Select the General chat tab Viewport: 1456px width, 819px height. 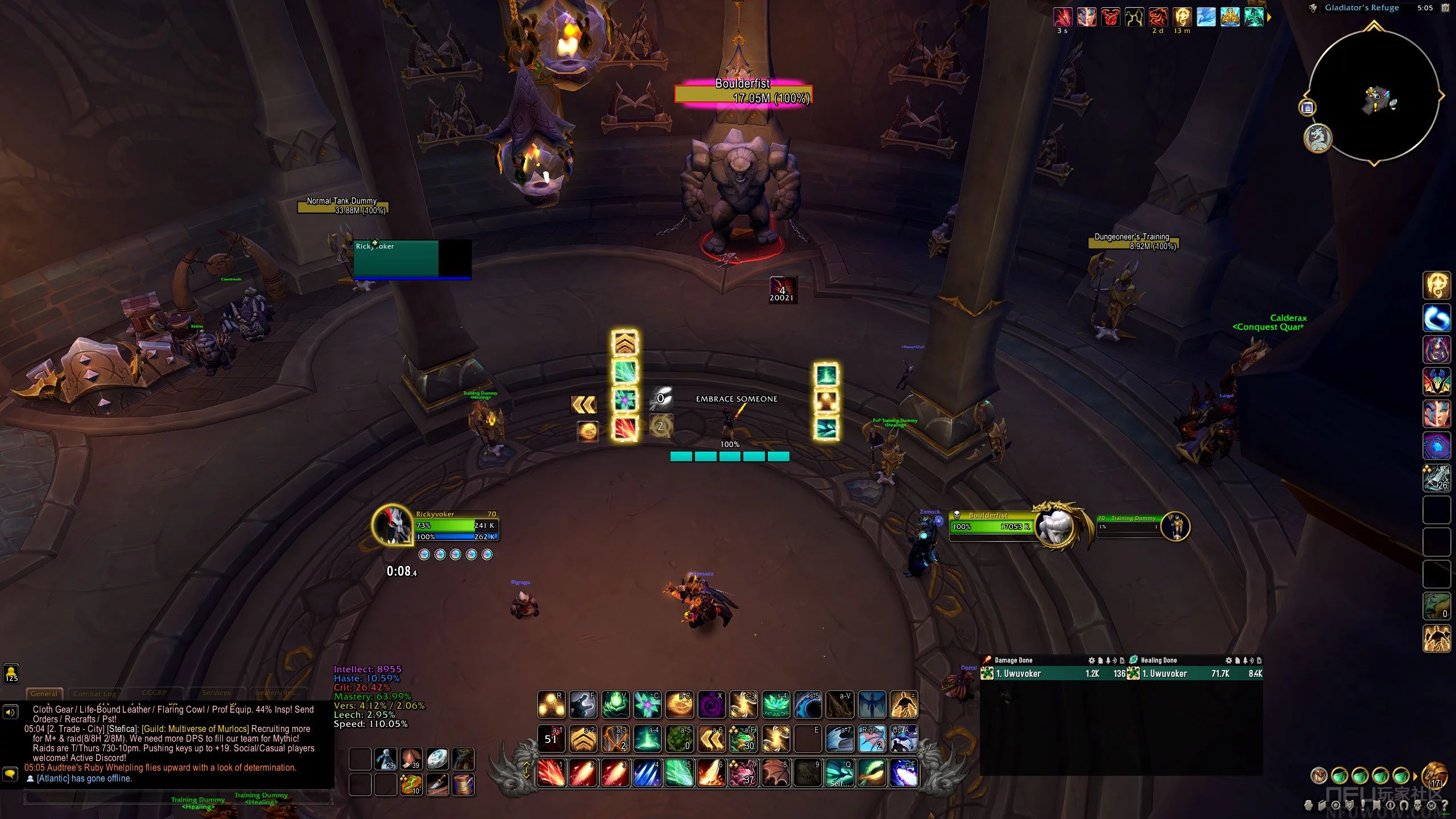coord(44,693)
